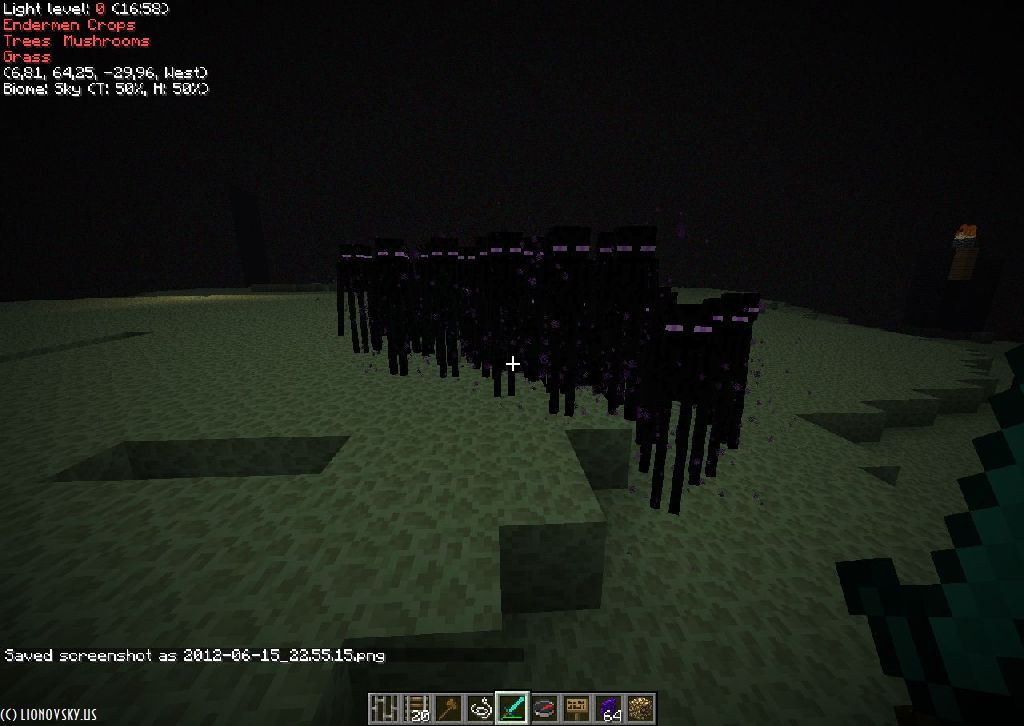This screenshot has height=726, width=1024.
Task: Choose the wooden tool hotbar slot
Action: [447, 708]
